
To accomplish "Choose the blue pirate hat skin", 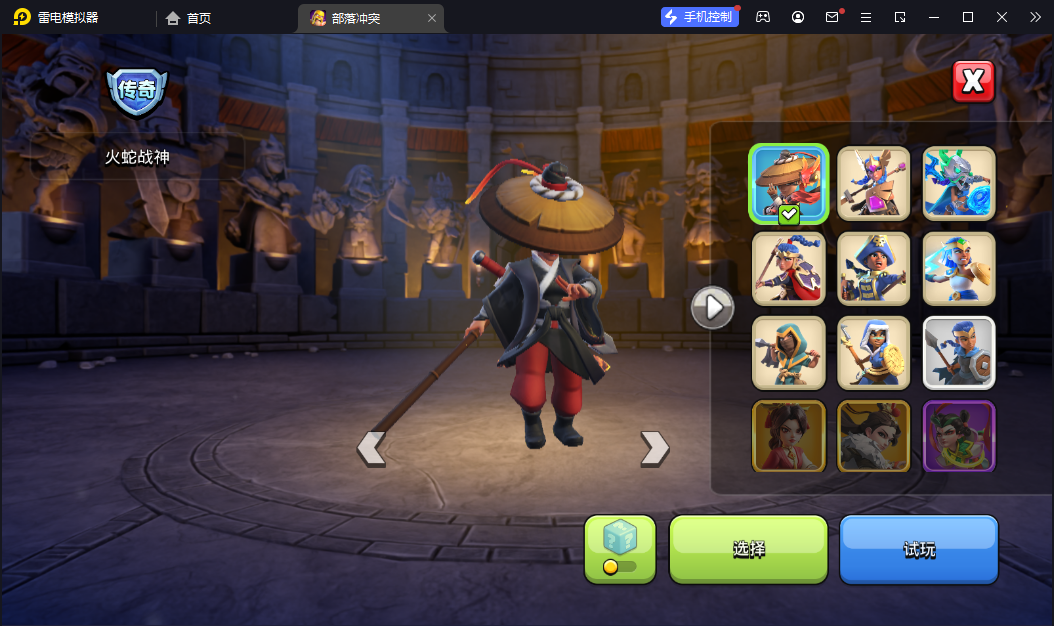I will click(x=874, y=268).
